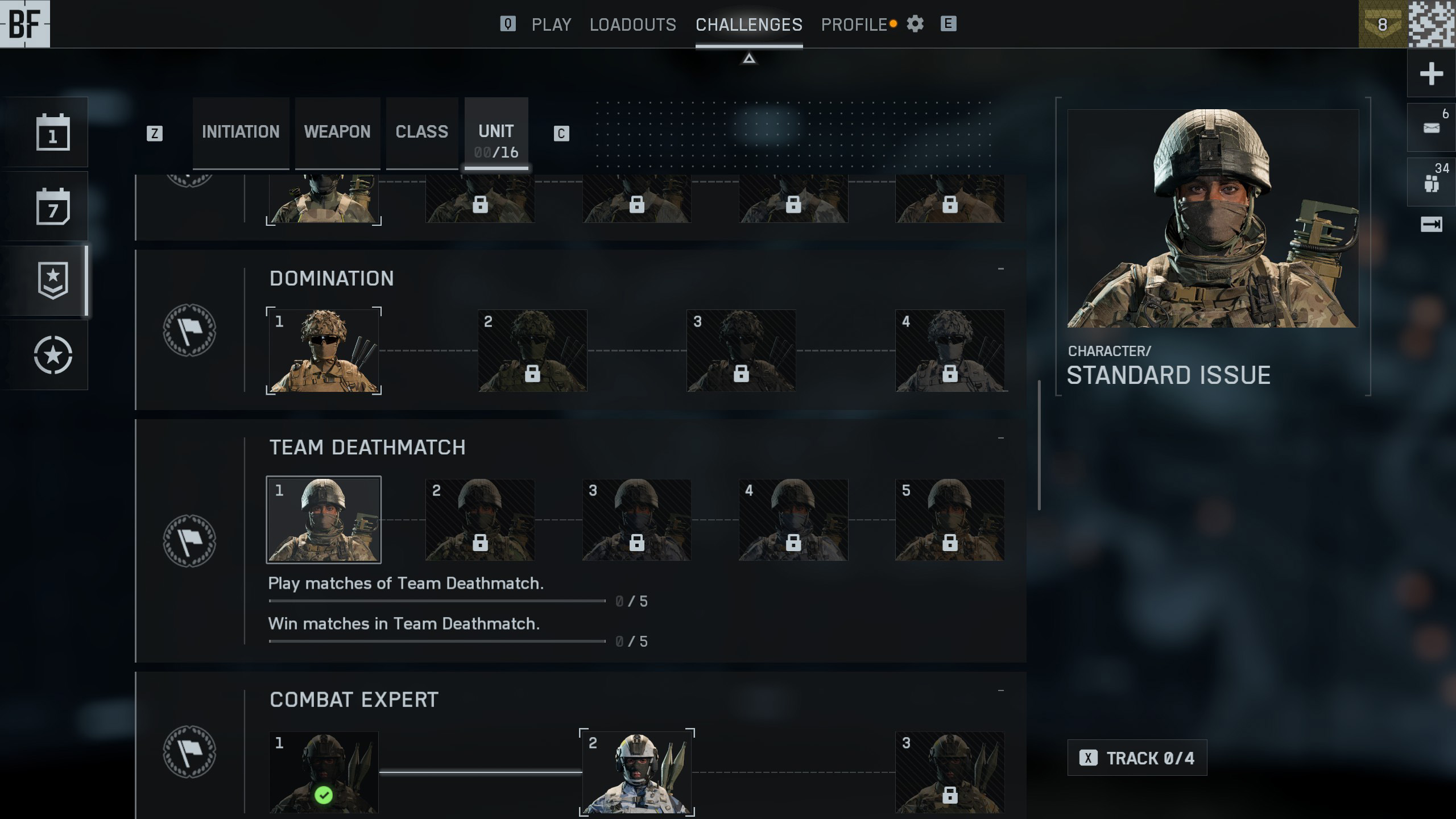Go to the Loadouts menu

pos(632,24)
